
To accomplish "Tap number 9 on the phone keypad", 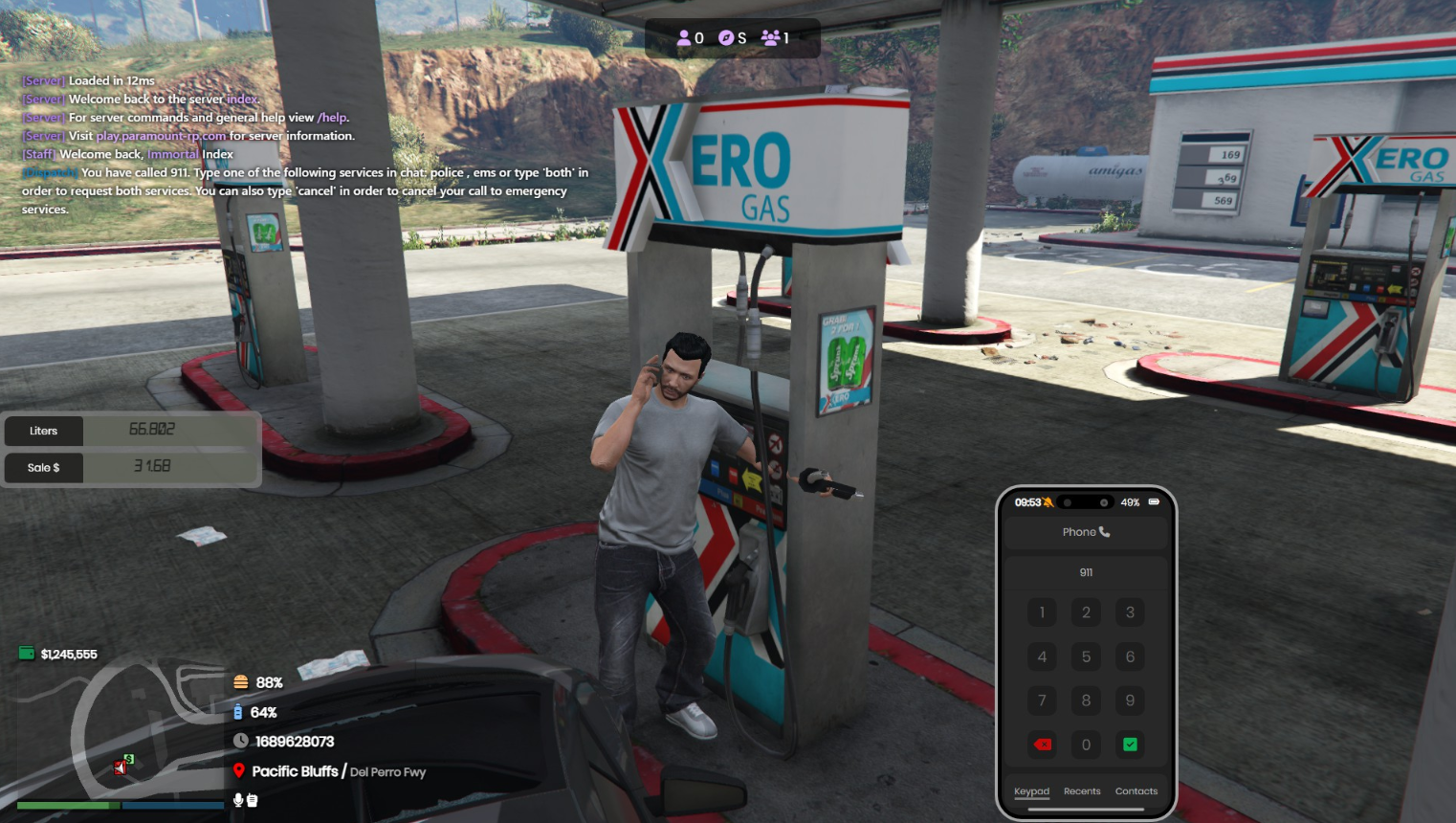I will 1130,701.
